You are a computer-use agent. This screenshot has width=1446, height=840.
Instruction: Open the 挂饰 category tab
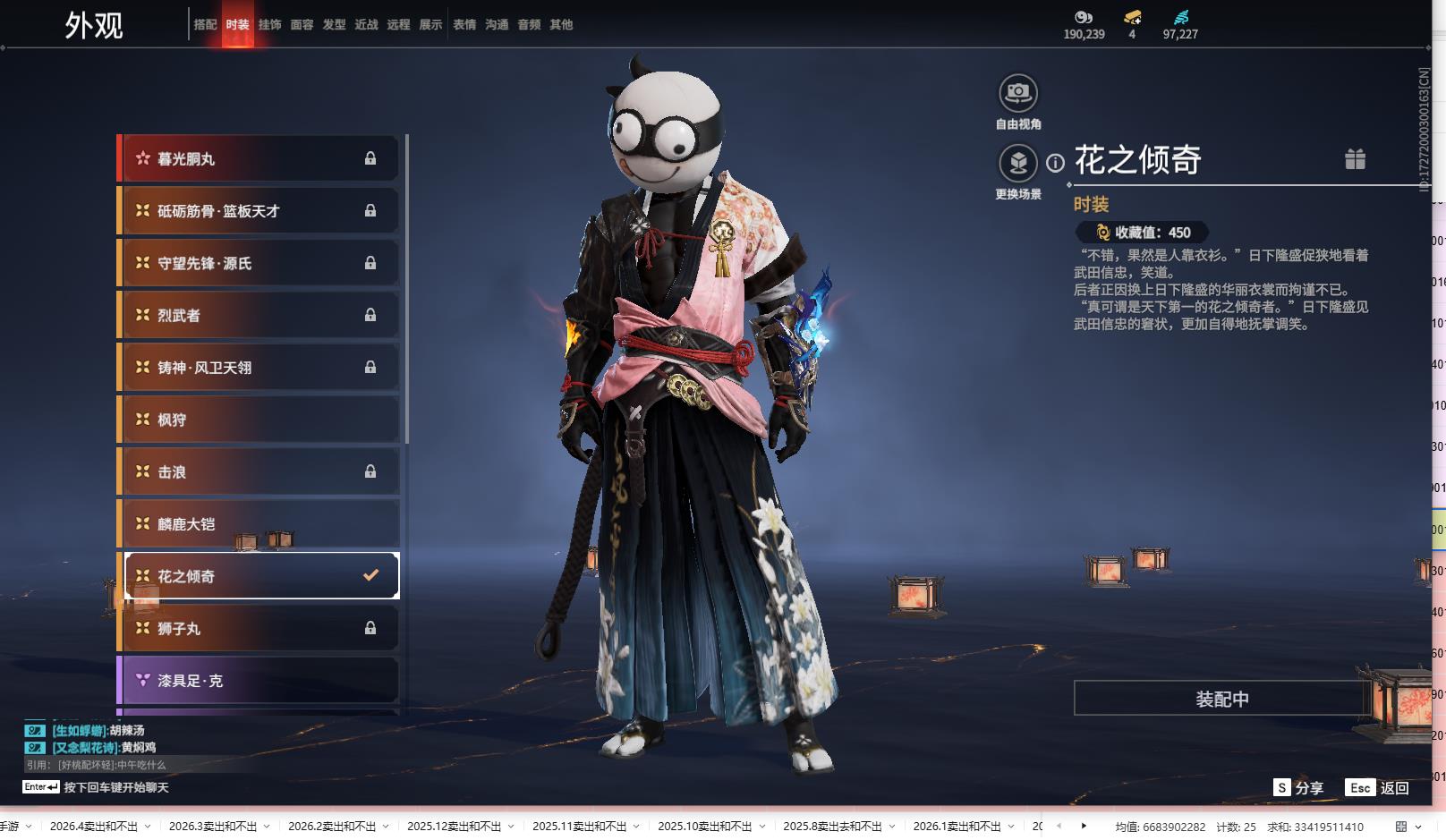pyautogui.click(x=269, y=25)
